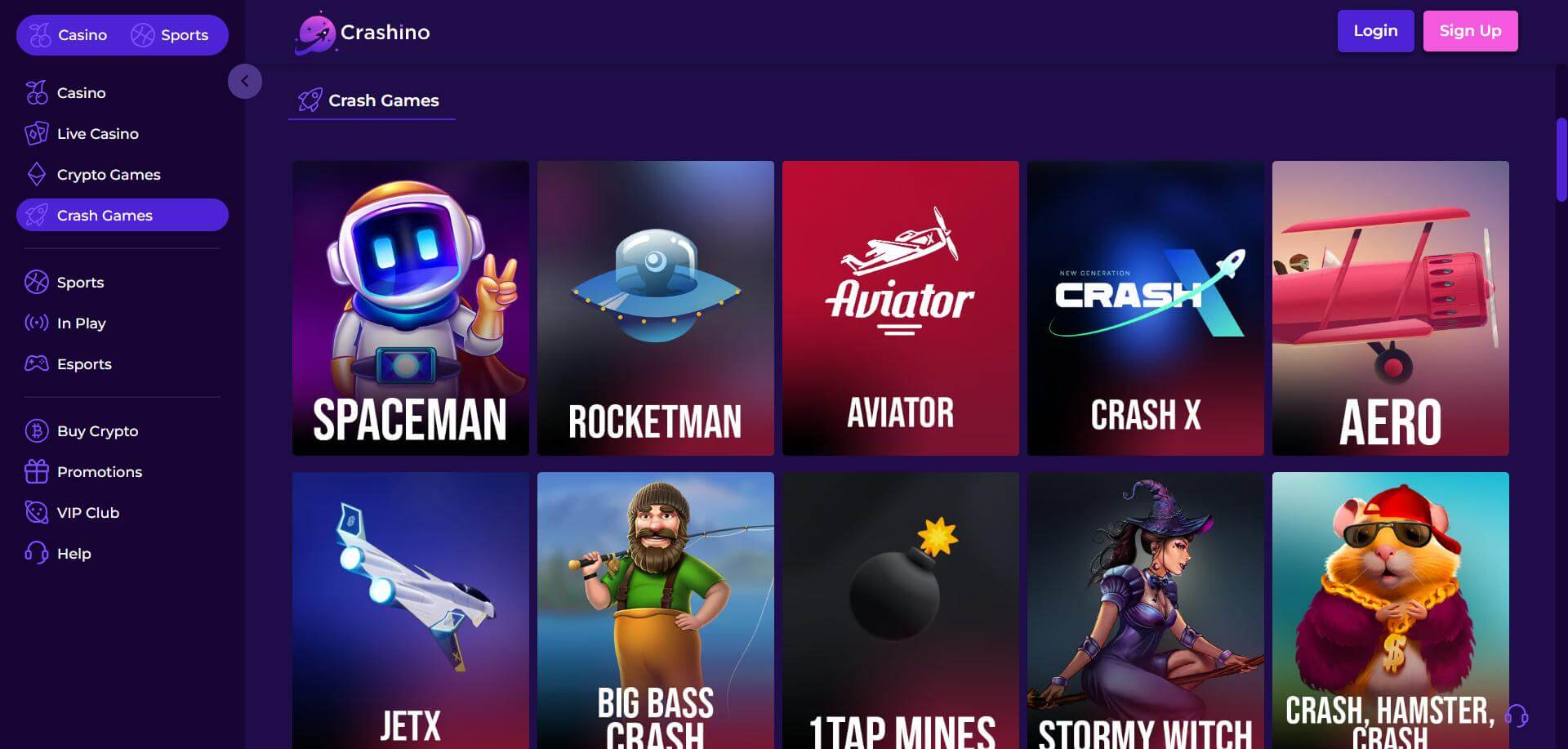The image size is (1568, 749).
Task: Switch to Sports in the top-left toggle
Action: (x=176, y=34)
